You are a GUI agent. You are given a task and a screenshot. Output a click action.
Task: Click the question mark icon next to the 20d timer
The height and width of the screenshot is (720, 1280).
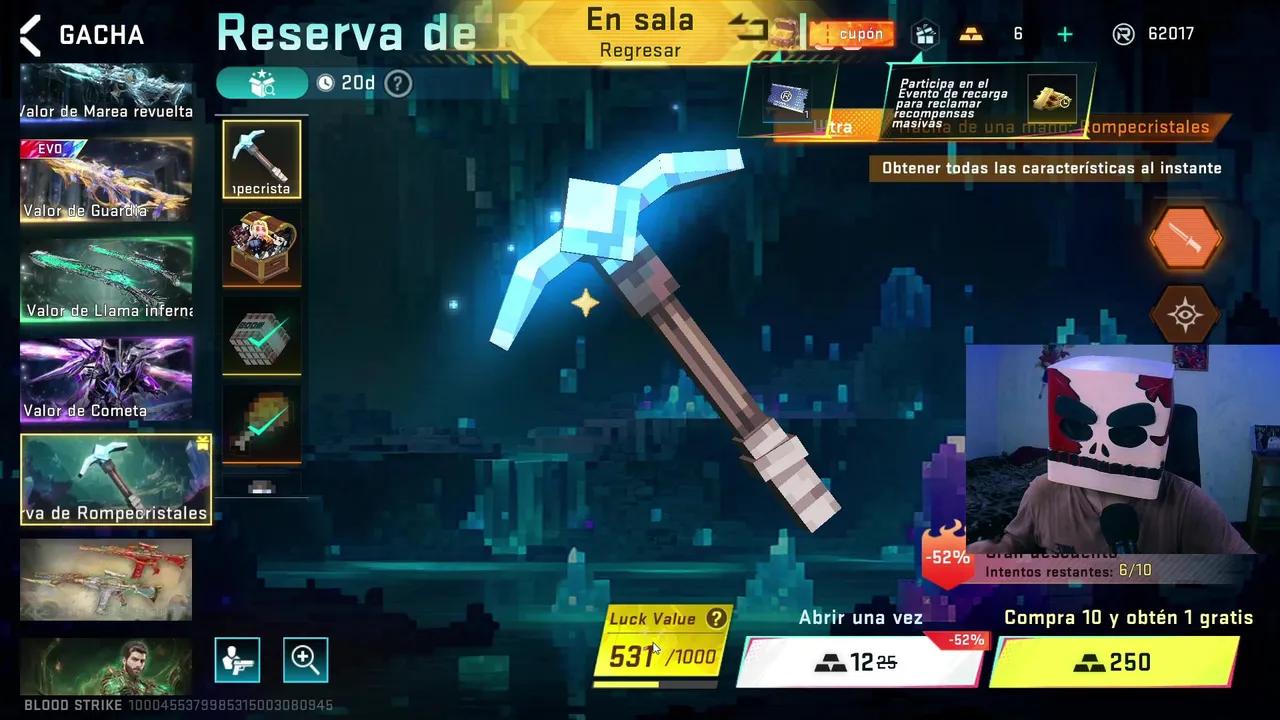(x=398, y=84)
